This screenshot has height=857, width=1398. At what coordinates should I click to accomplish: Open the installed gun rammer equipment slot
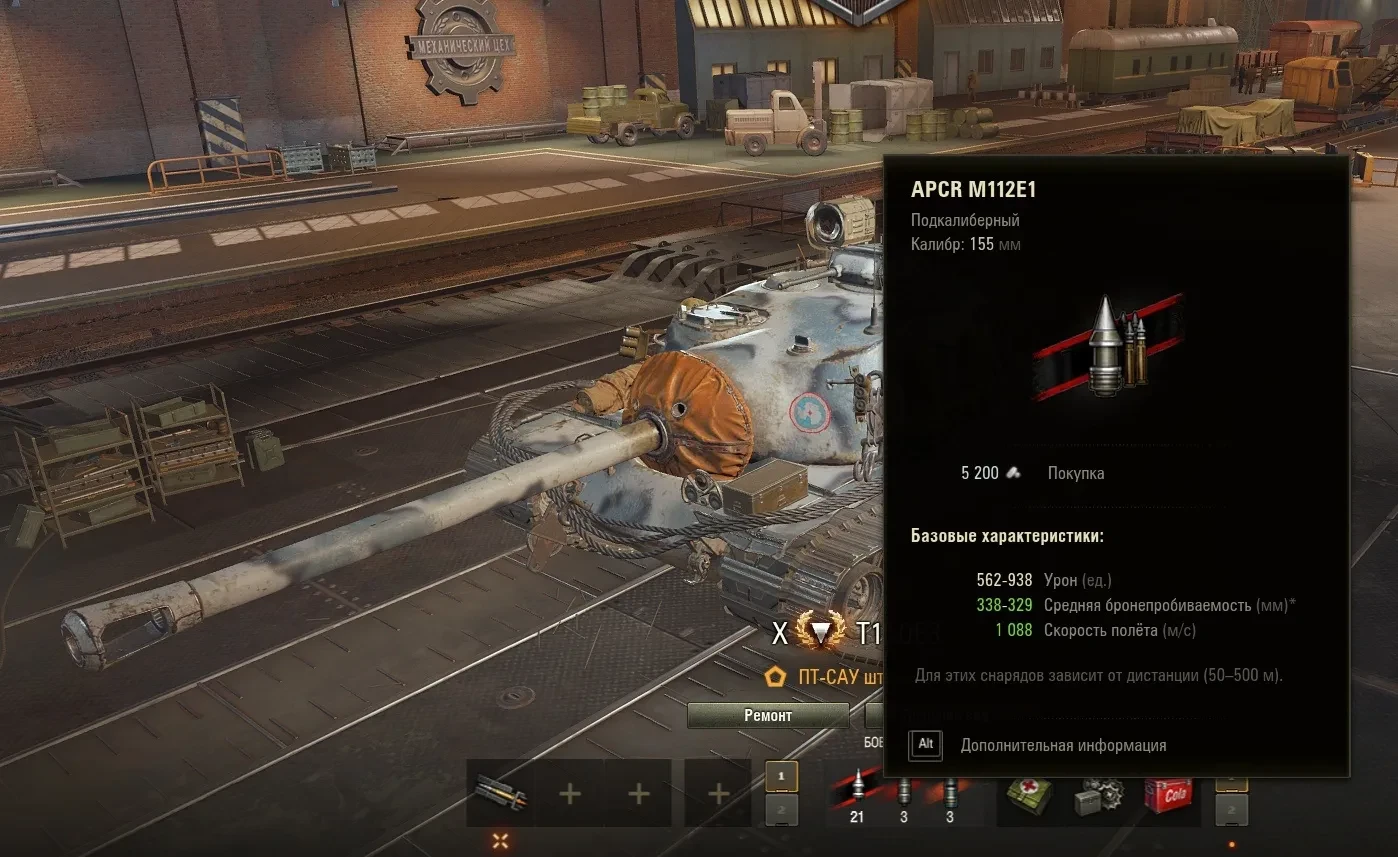tap(499, 793)
